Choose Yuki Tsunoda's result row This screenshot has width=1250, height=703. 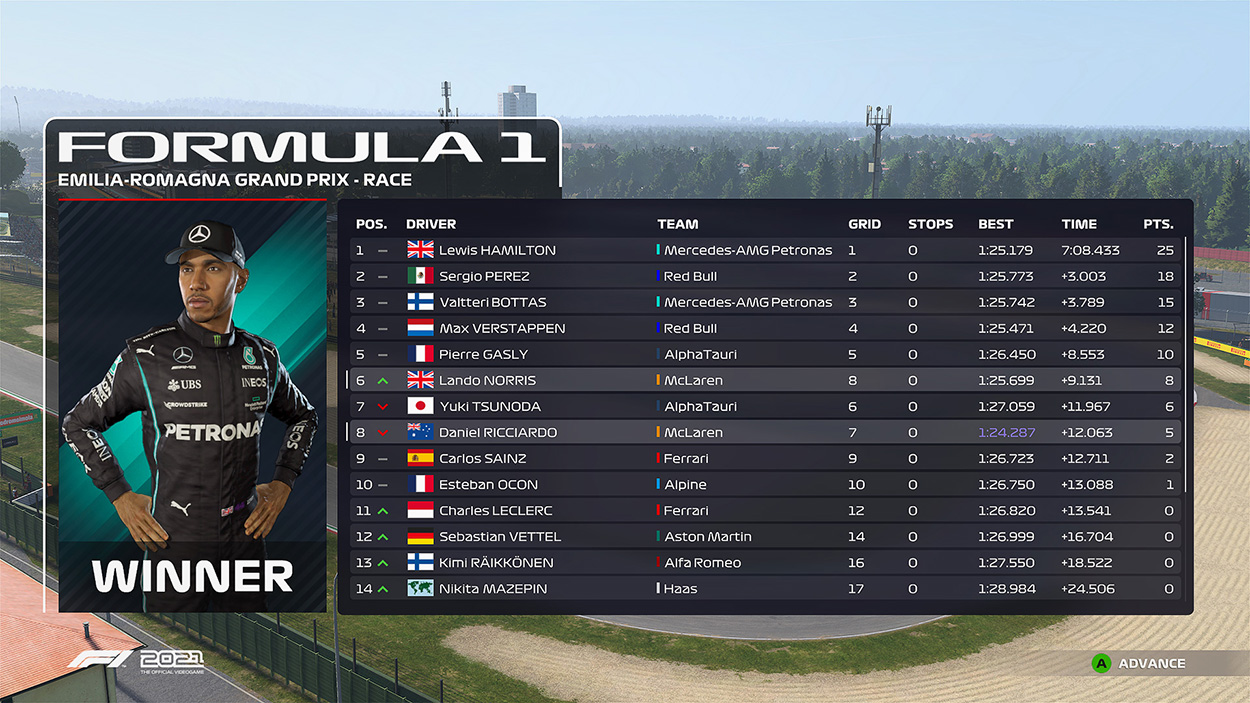[765, 406]
